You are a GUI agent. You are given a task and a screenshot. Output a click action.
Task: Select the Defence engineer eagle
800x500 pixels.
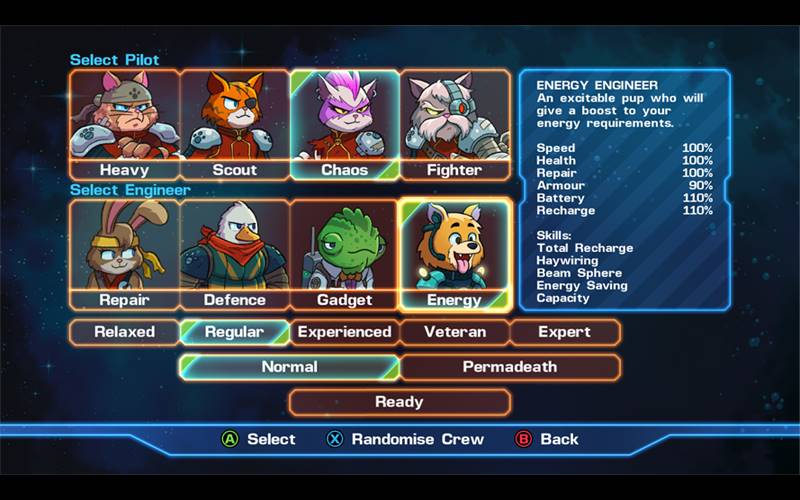(235, 254)
